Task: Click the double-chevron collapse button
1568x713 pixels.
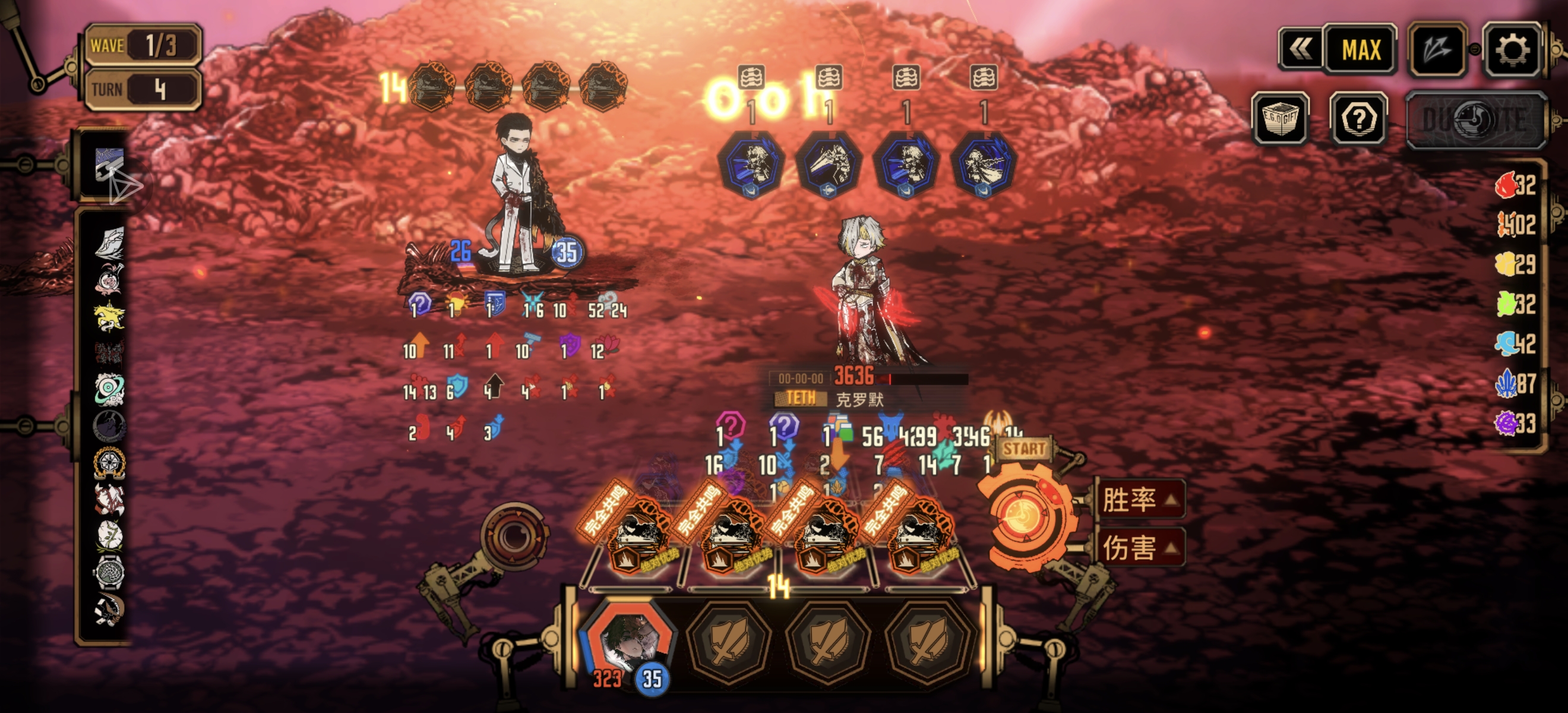Action: tap(1300, 50)
